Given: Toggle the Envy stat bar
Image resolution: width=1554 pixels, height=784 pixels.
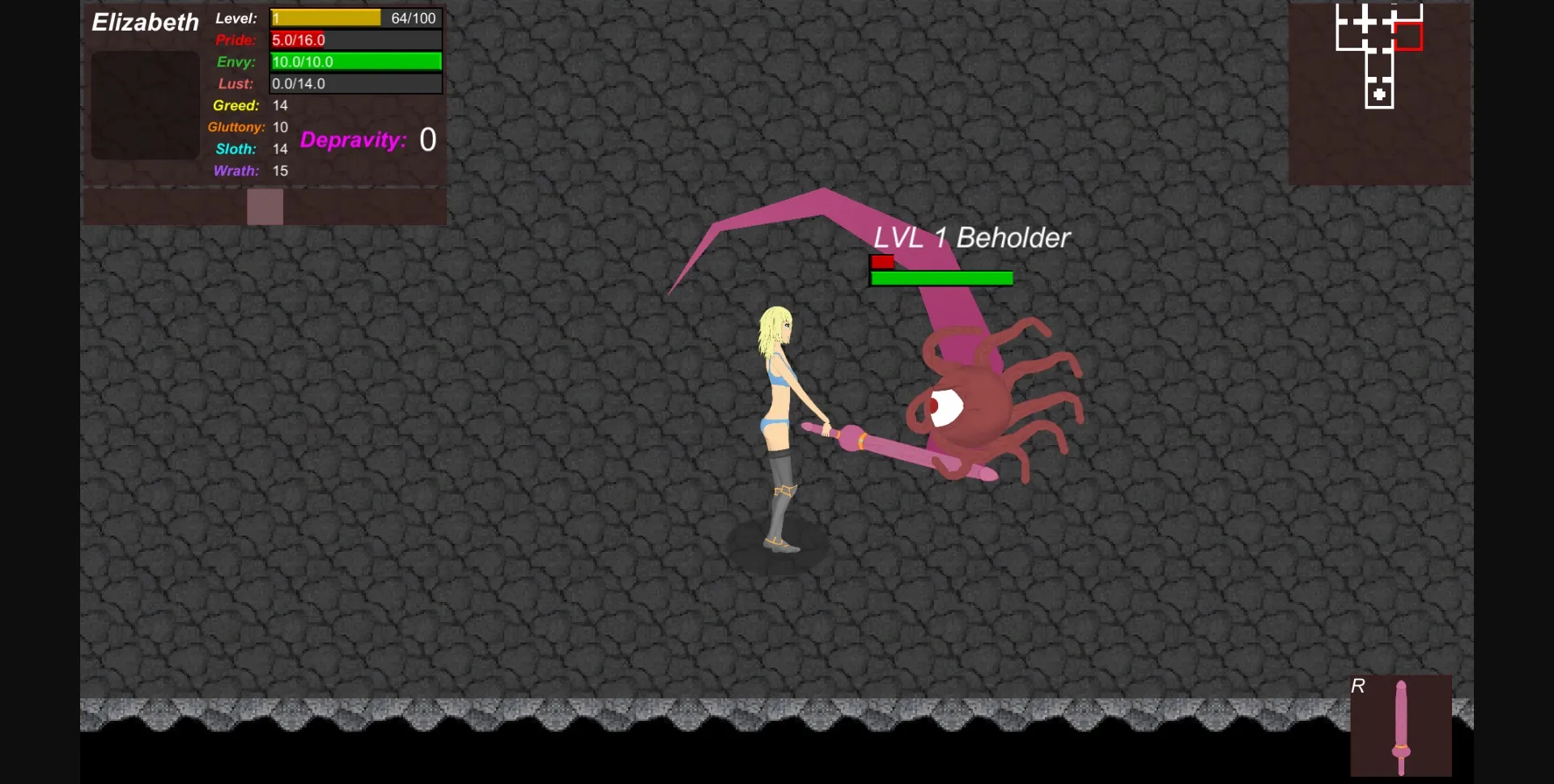Looking at the screenshot, I should pos(355,61).
